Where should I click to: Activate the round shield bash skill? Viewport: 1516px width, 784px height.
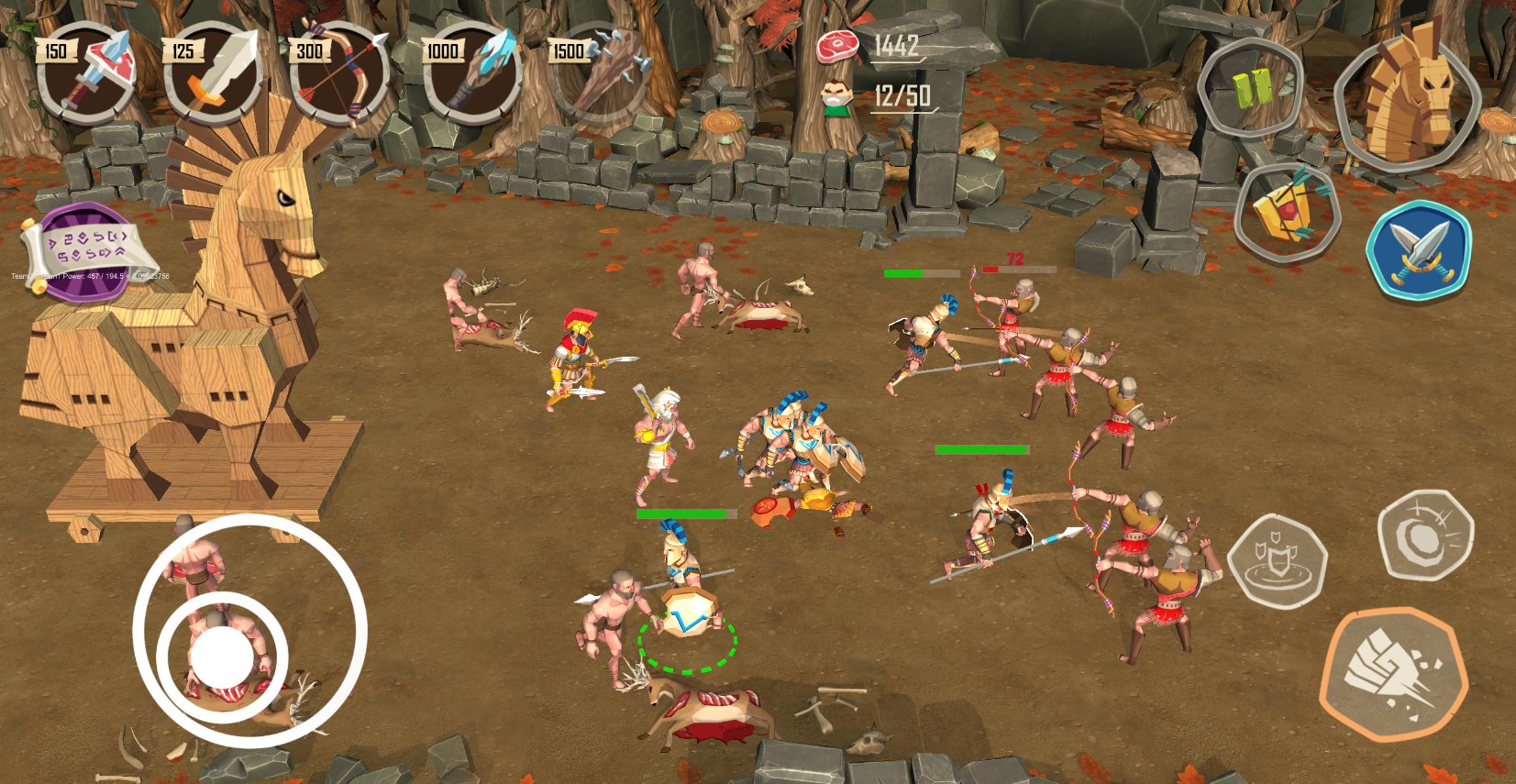pyautogui.click(x=1424, y=536)
